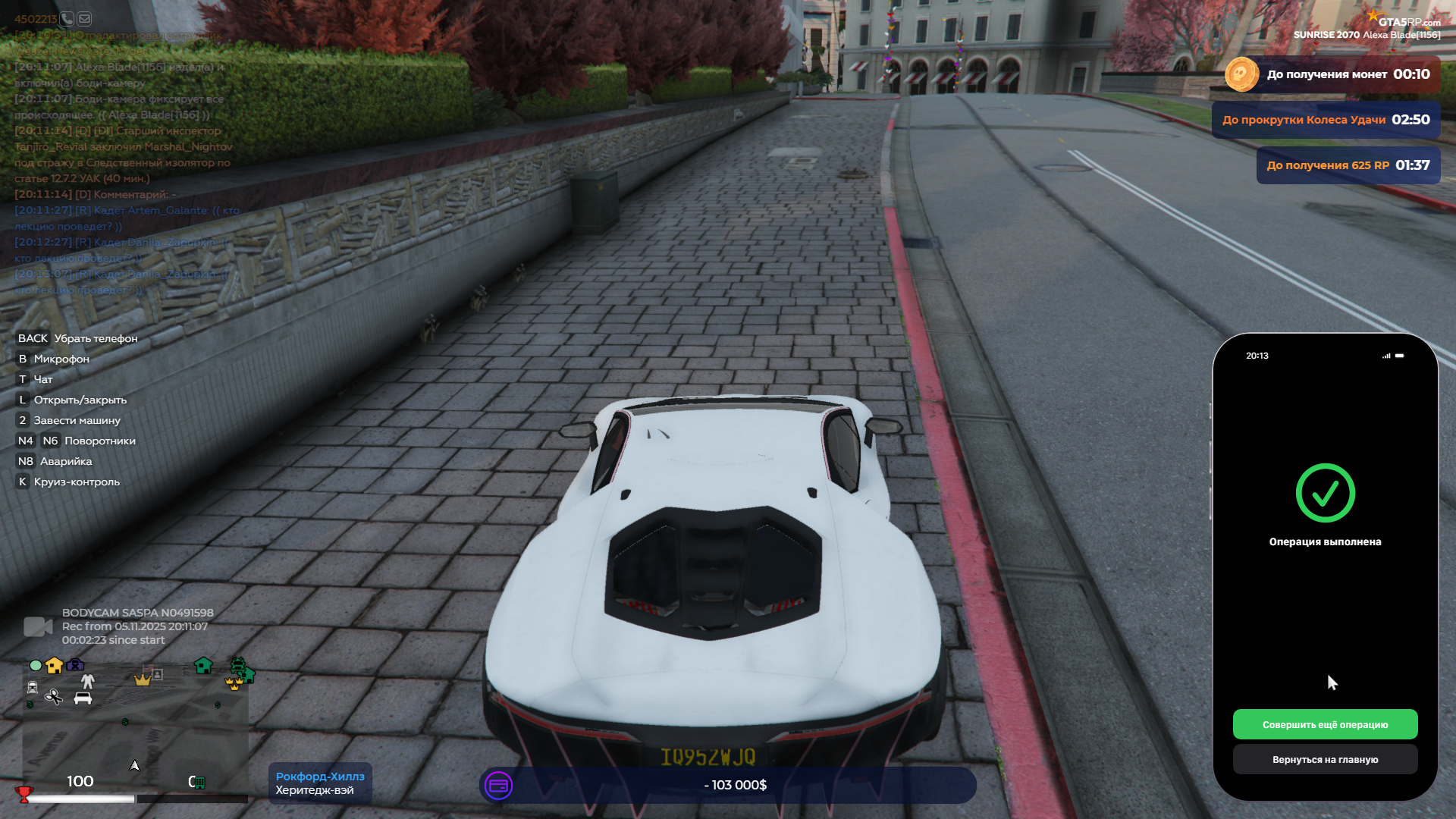Select the green checkmark success icon
The height and width of the screenshot is (819, 1456).
coord(1325,494)
